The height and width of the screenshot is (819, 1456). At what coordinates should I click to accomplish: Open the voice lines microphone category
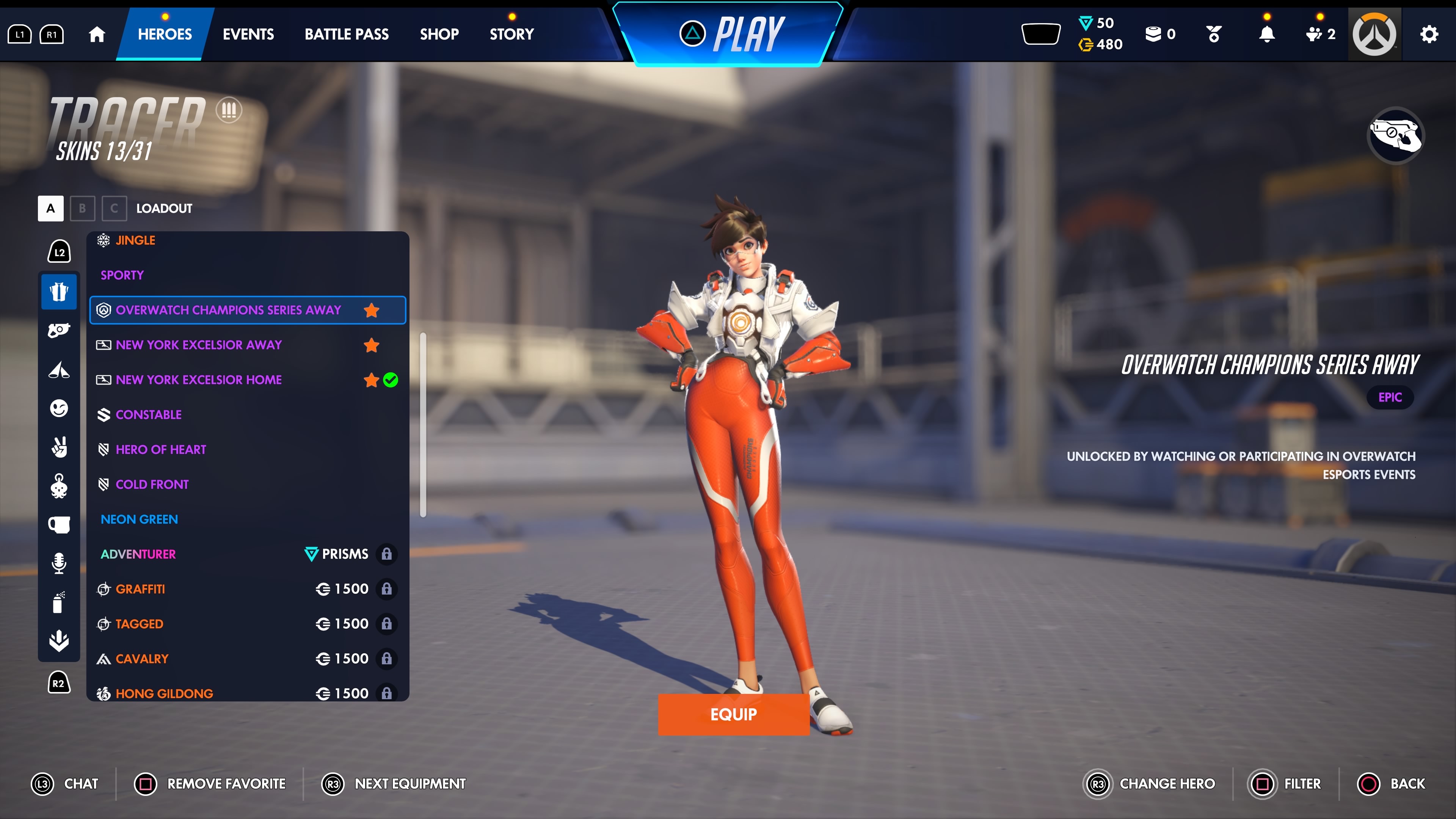coord(59,563)
